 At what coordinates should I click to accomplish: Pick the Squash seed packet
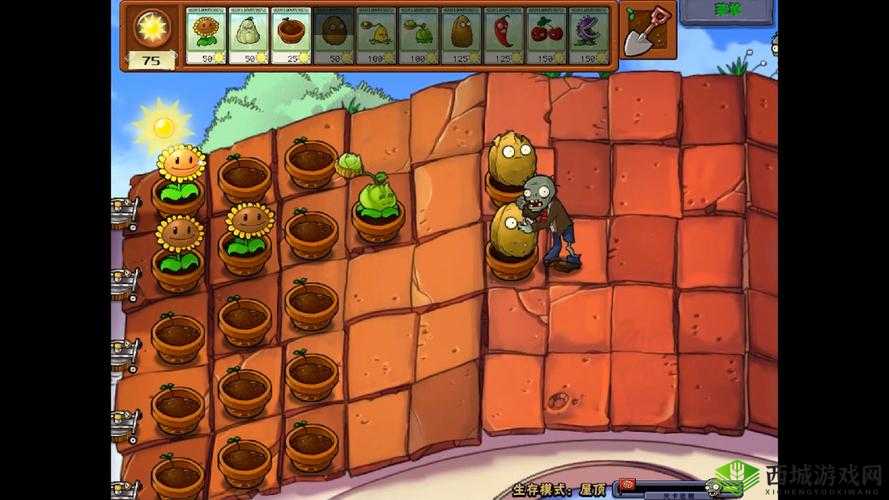[x=247, y=35]
